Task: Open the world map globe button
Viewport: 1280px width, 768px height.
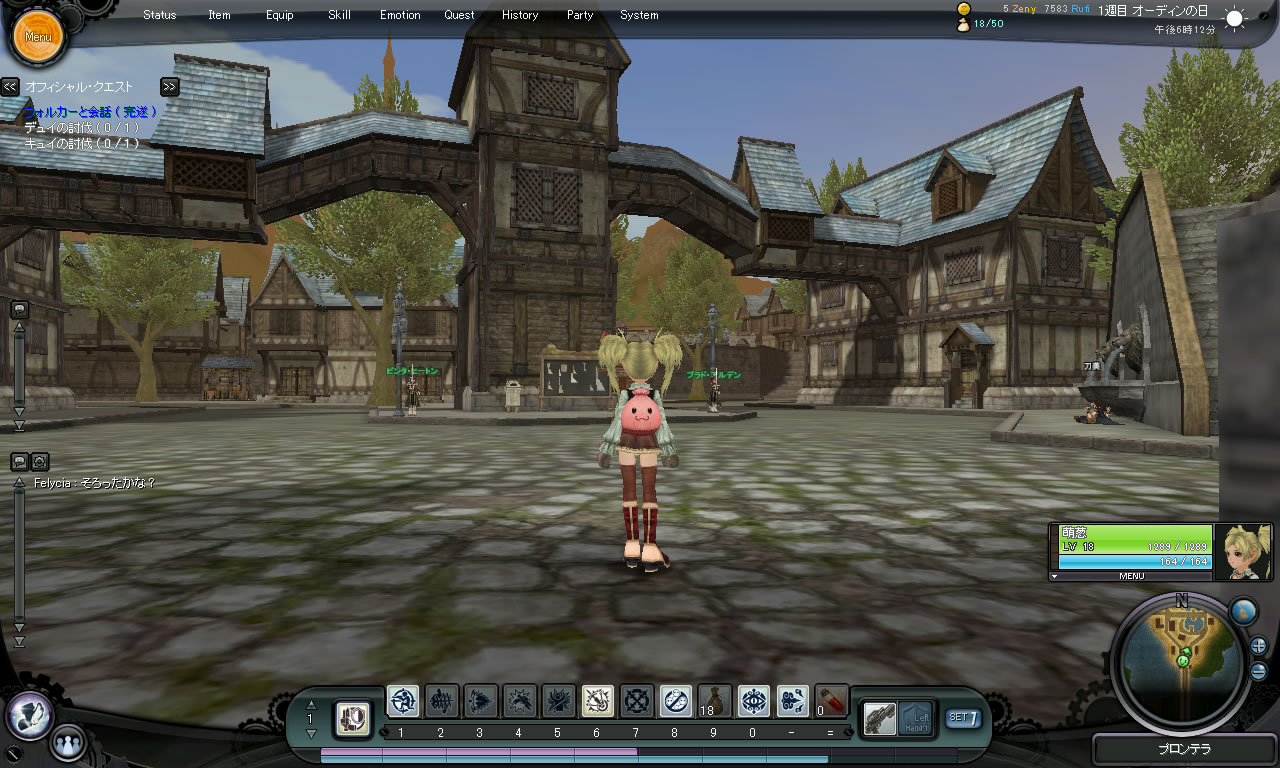Action: tap(1243, 612)
